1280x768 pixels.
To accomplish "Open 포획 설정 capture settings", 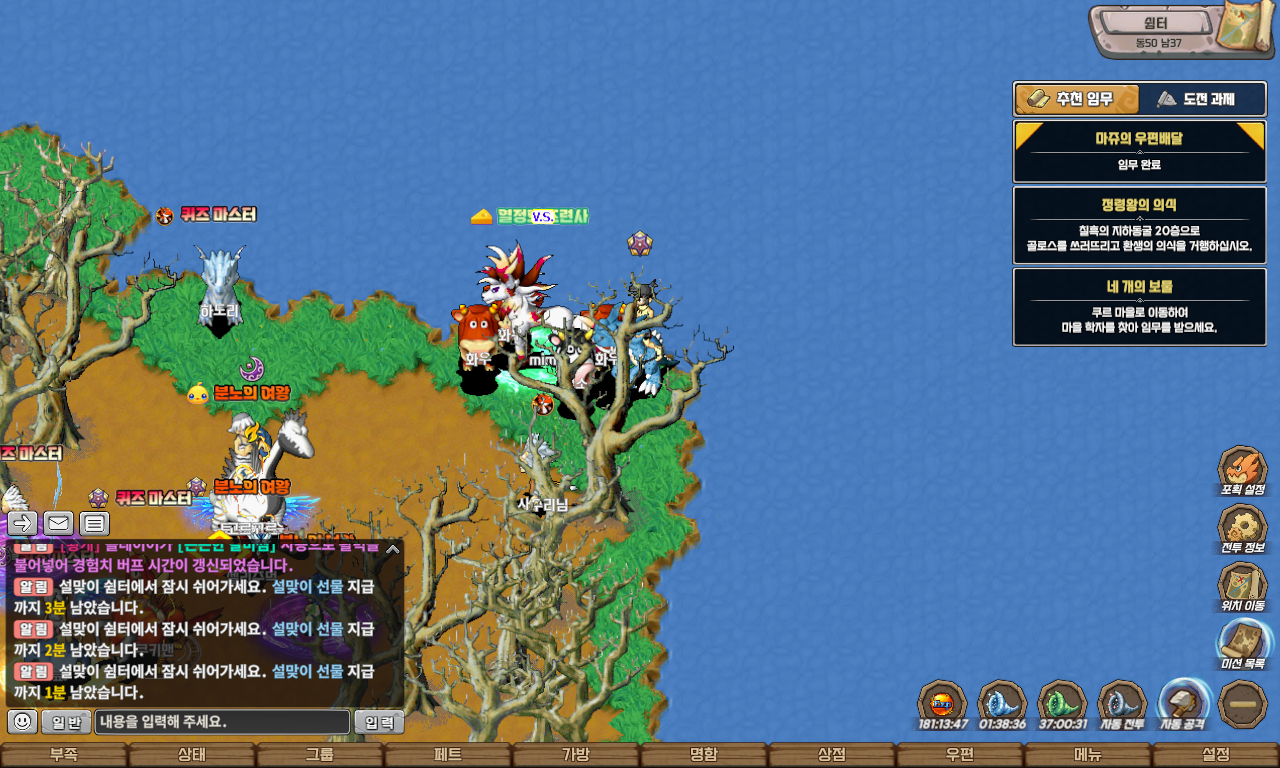I will click(1242, 470).
